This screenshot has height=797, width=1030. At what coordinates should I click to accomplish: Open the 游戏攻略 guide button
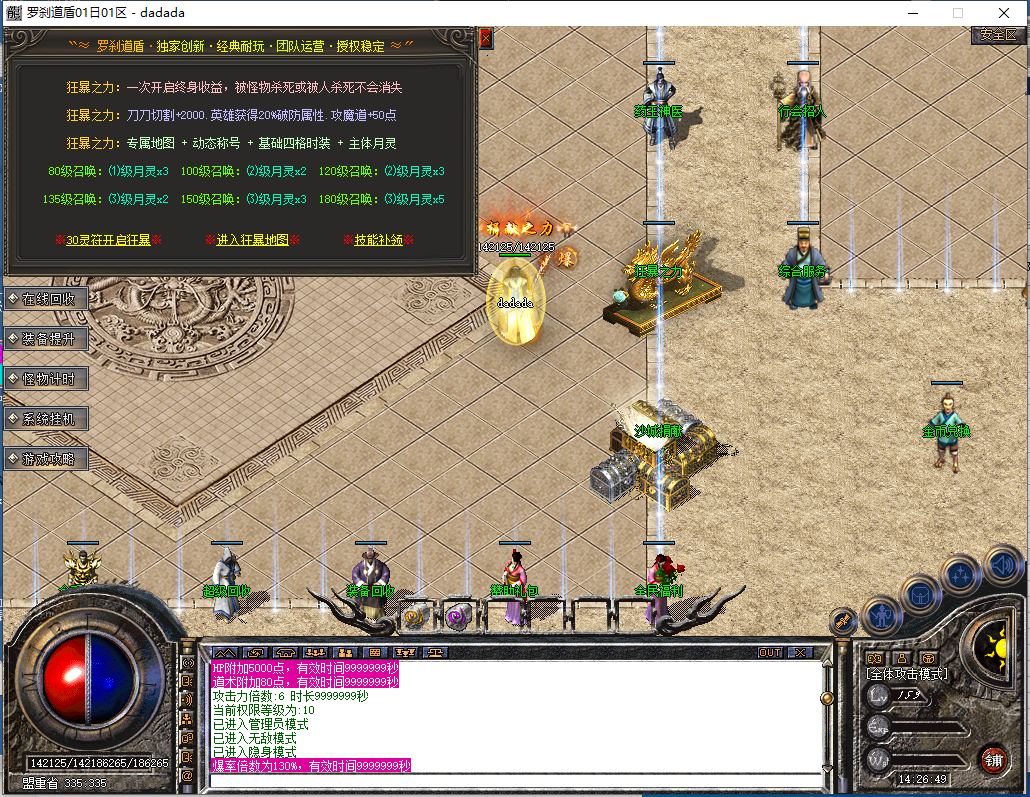pos(47,458)
